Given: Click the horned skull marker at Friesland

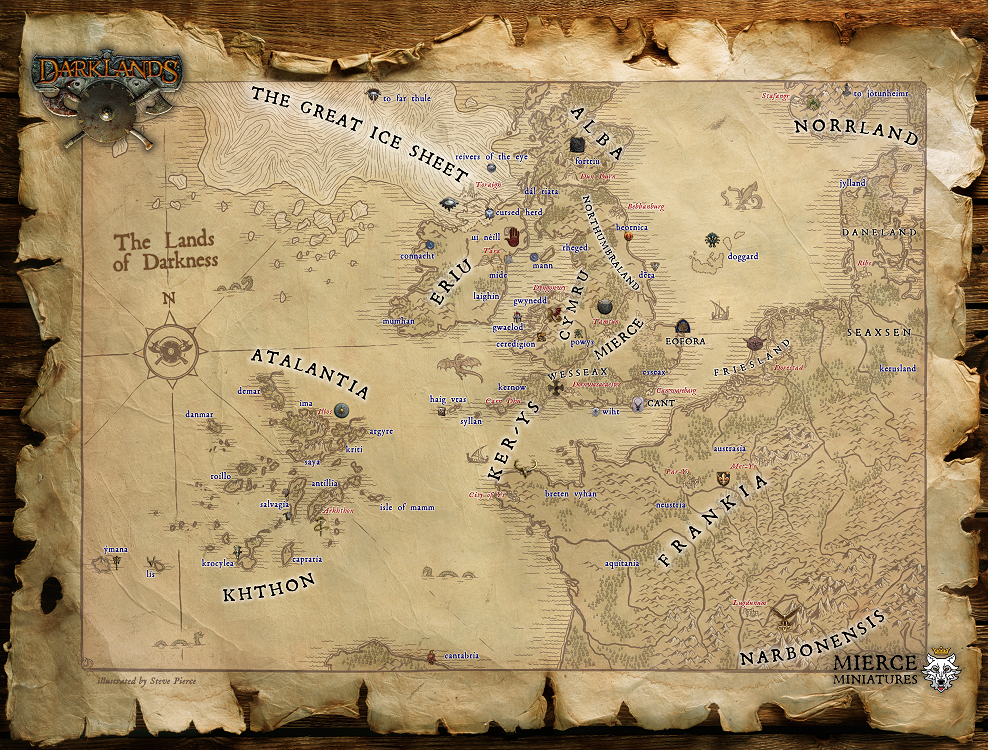Looking at the screenshot, I should (x=754, y=344).
